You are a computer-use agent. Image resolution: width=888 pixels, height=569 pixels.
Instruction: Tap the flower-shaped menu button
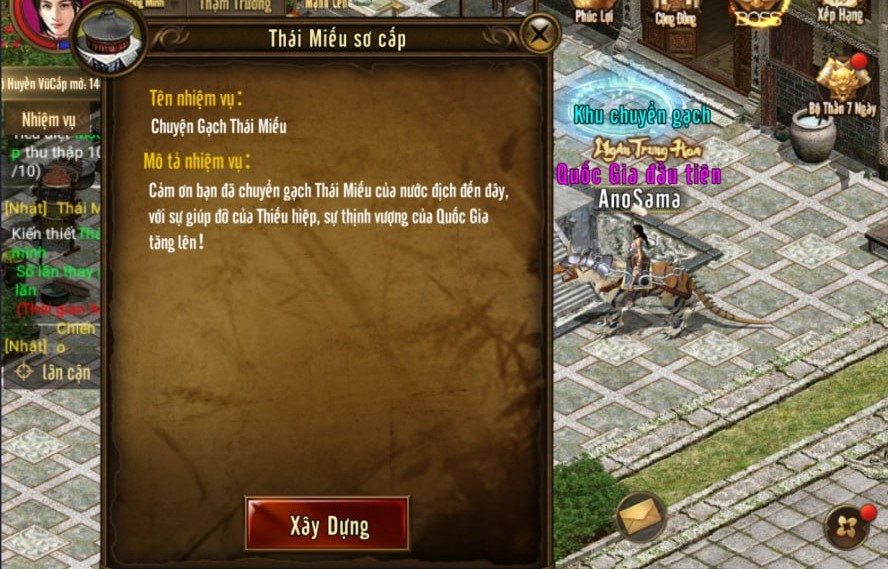(x=846, y=527)
